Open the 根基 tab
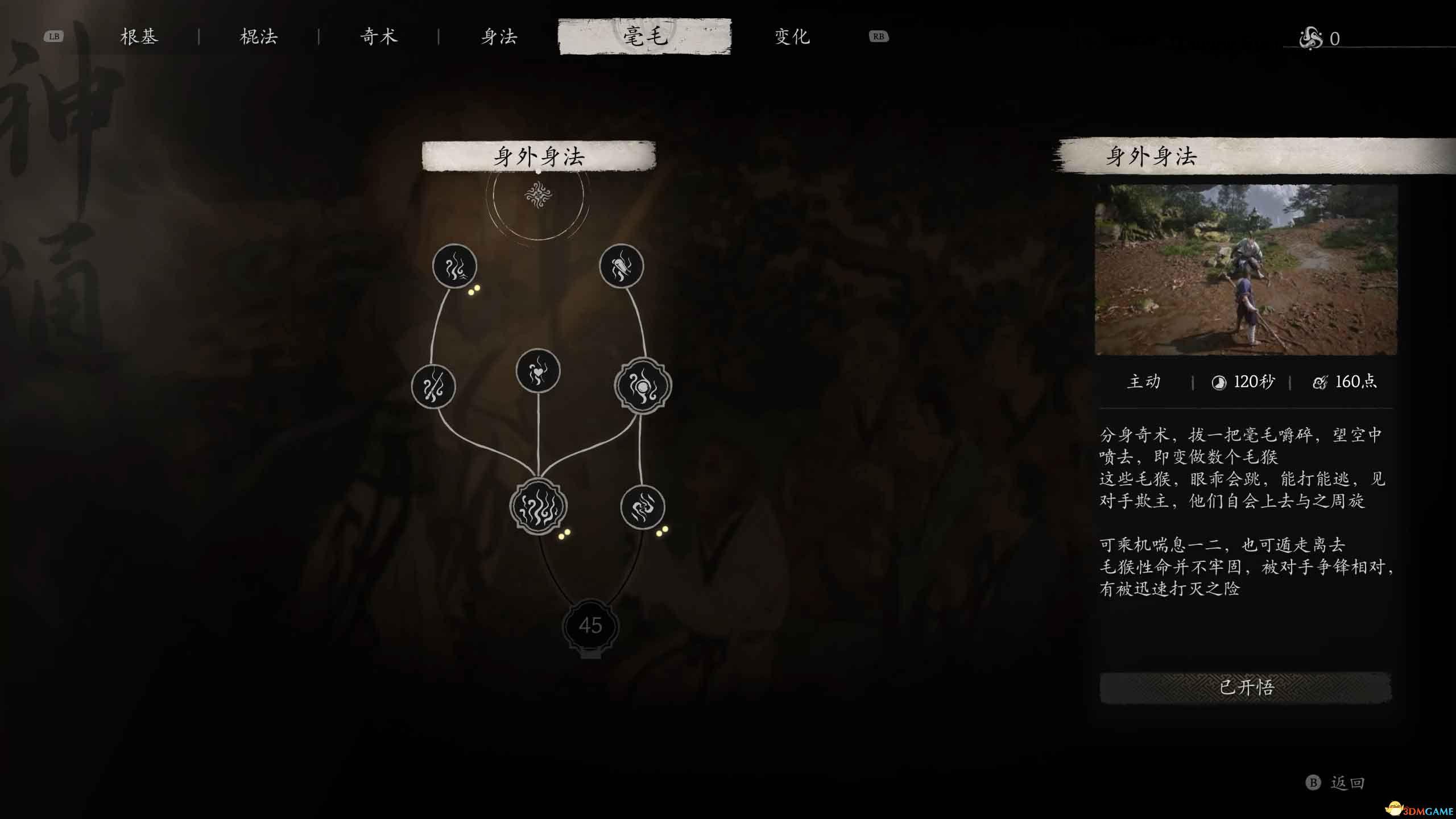This screenshot has height=819, width=1456. 141,36
